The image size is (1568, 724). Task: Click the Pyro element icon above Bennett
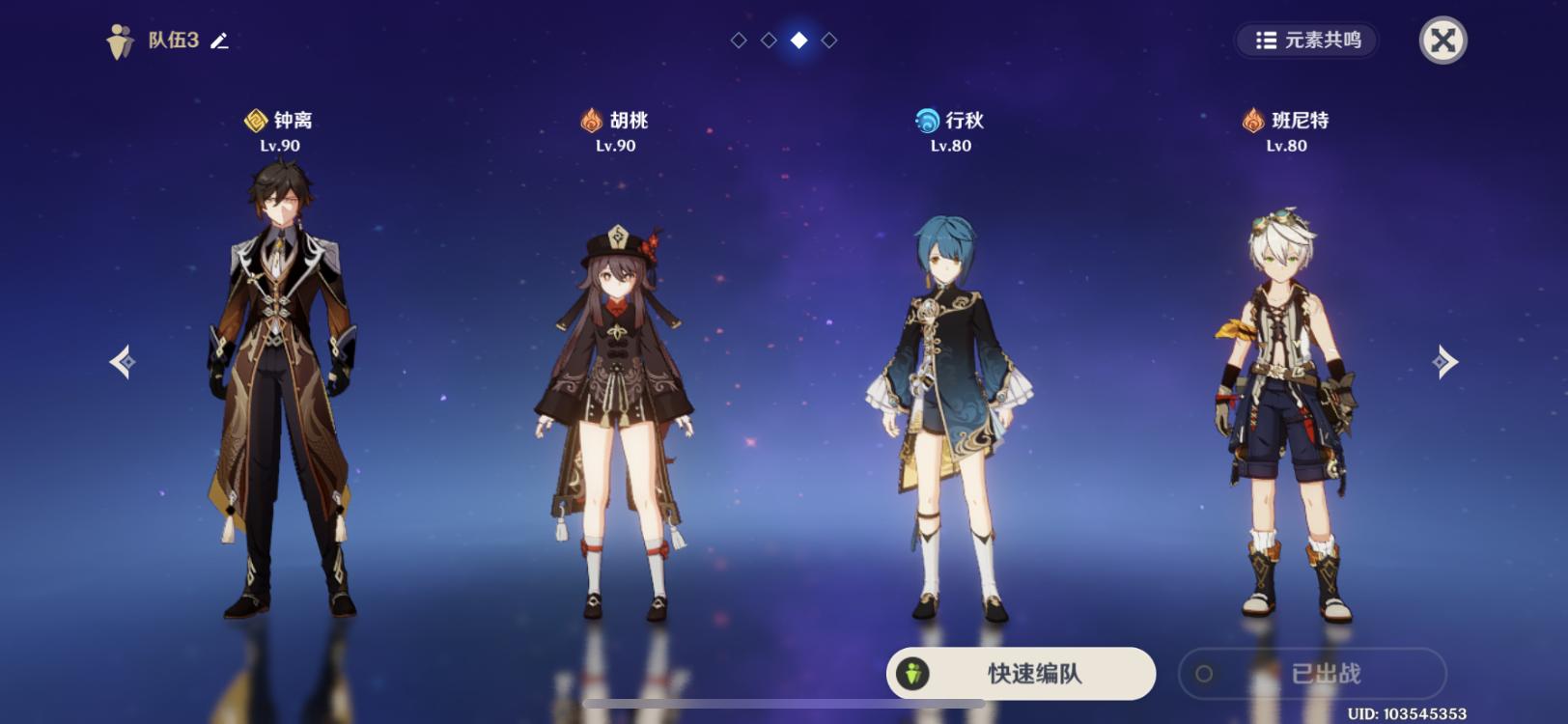[x=1252, y=119]
